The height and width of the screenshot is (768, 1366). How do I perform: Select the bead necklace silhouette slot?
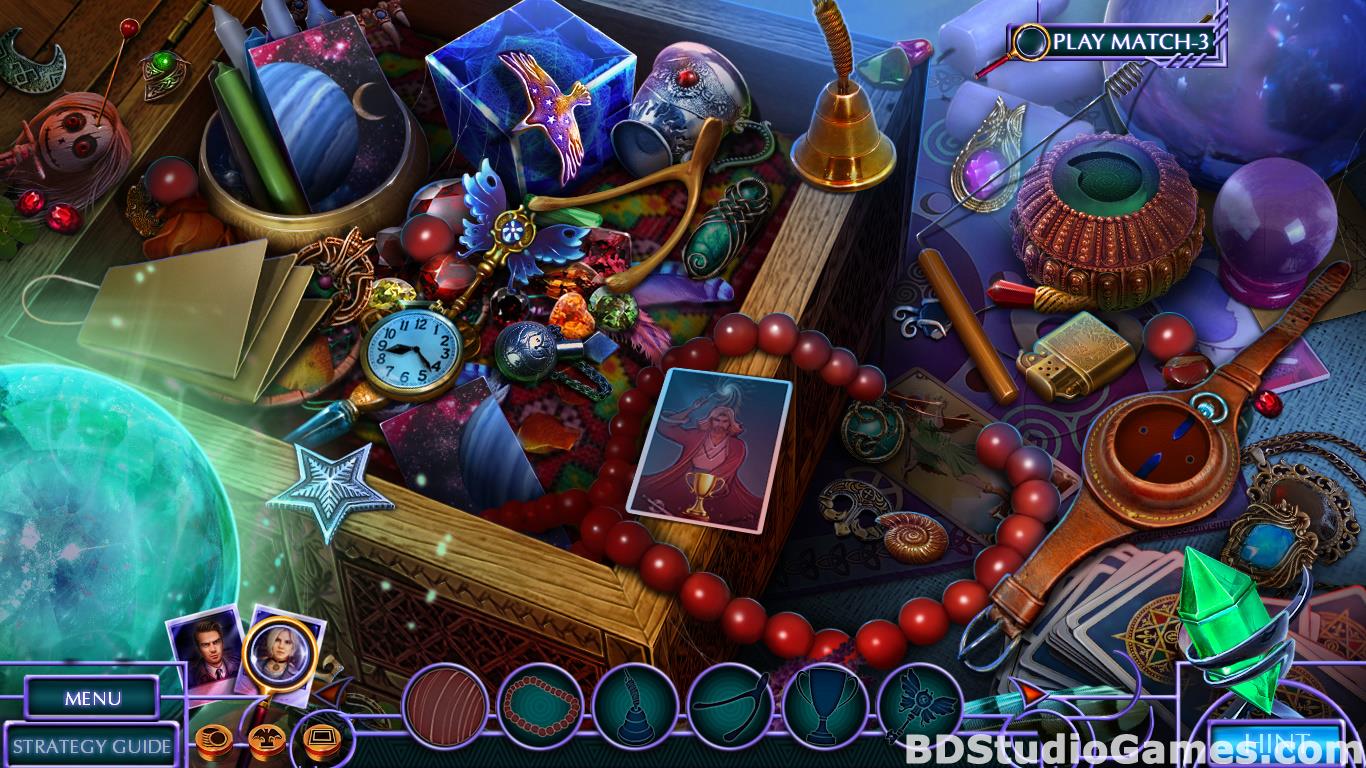540,706
